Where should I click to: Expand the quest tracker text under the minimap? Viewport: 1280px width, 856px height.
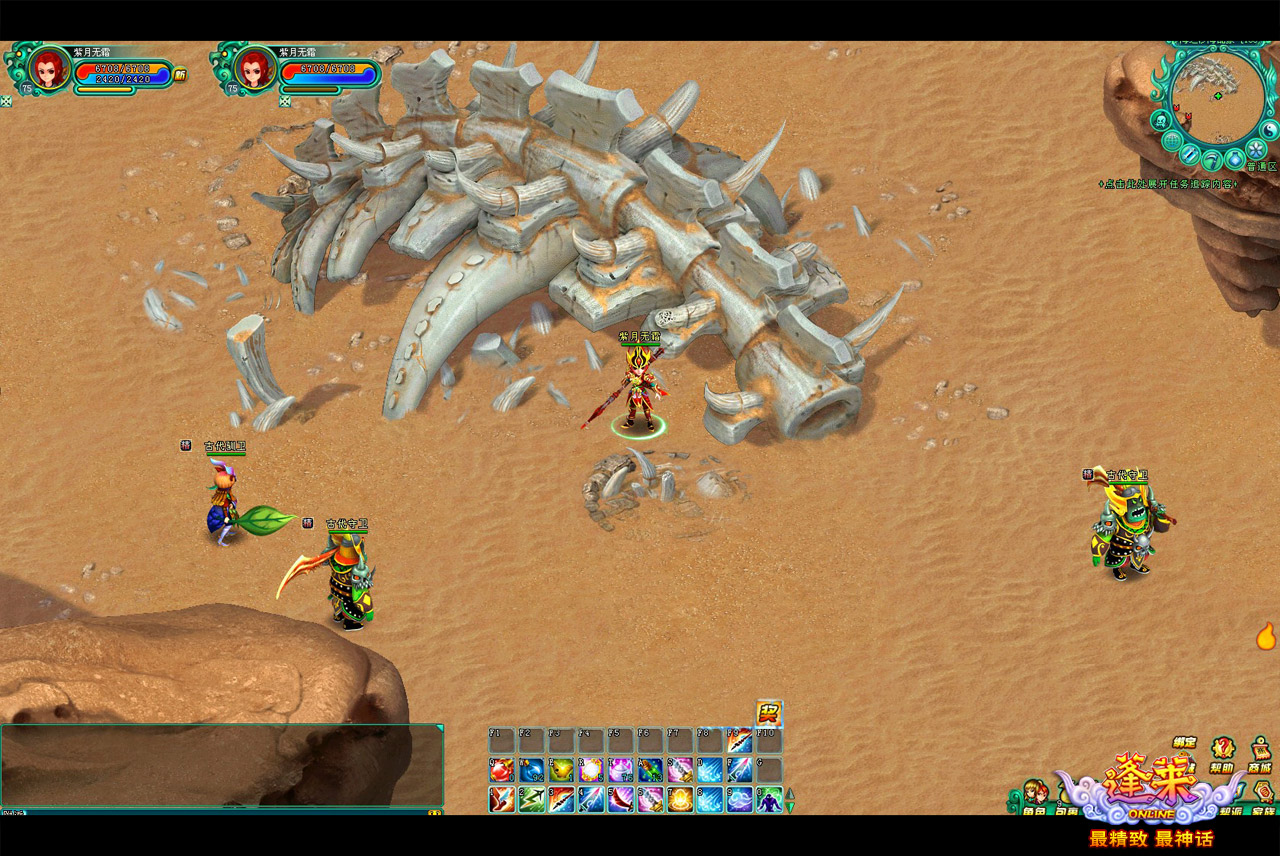click(1168, 184)
